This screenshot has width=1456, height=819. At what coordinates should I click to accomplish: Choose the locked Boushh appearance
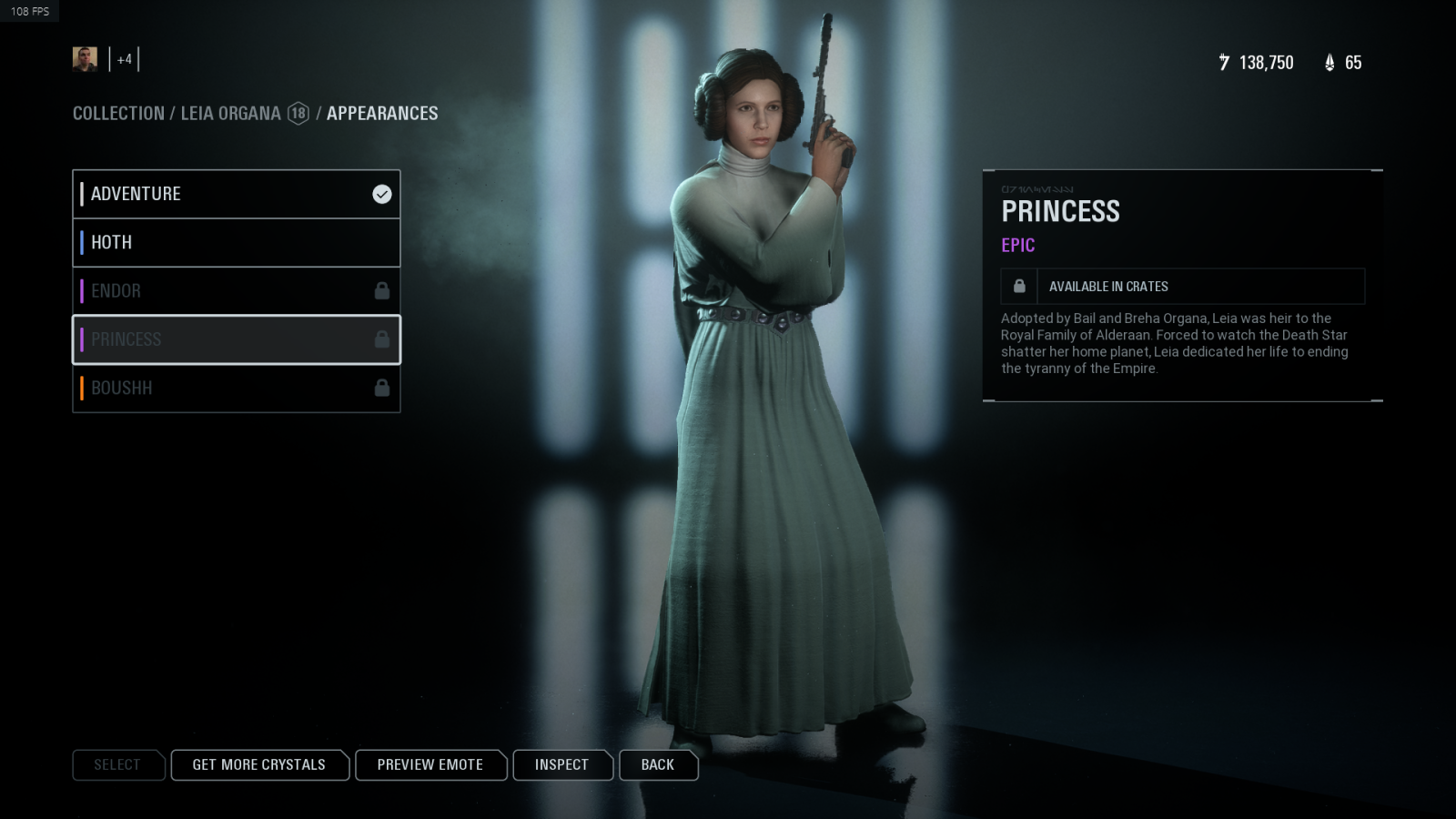coord(236,389)
